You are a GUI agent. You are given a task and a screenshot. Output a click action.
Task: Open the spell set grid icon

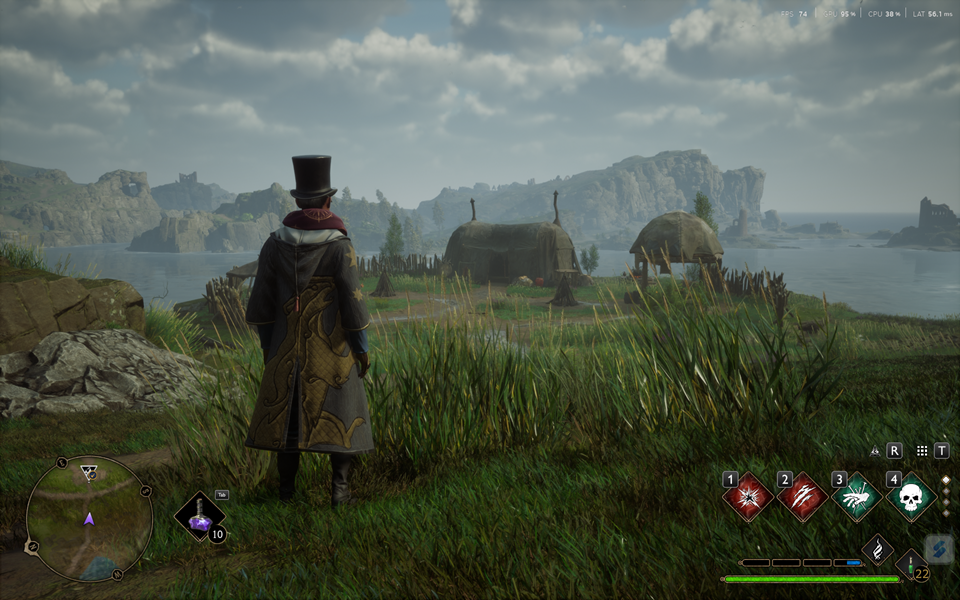tap(921, 451)
